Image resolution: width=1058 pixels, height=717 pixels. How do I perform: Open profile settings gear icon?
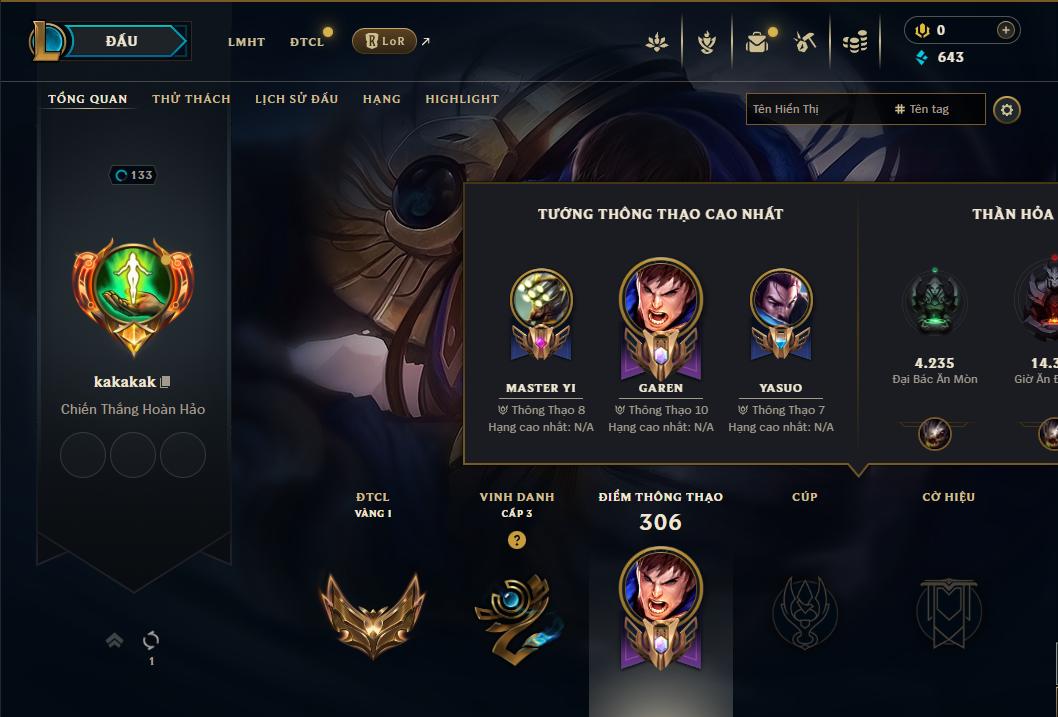(x=1007, y=109)
